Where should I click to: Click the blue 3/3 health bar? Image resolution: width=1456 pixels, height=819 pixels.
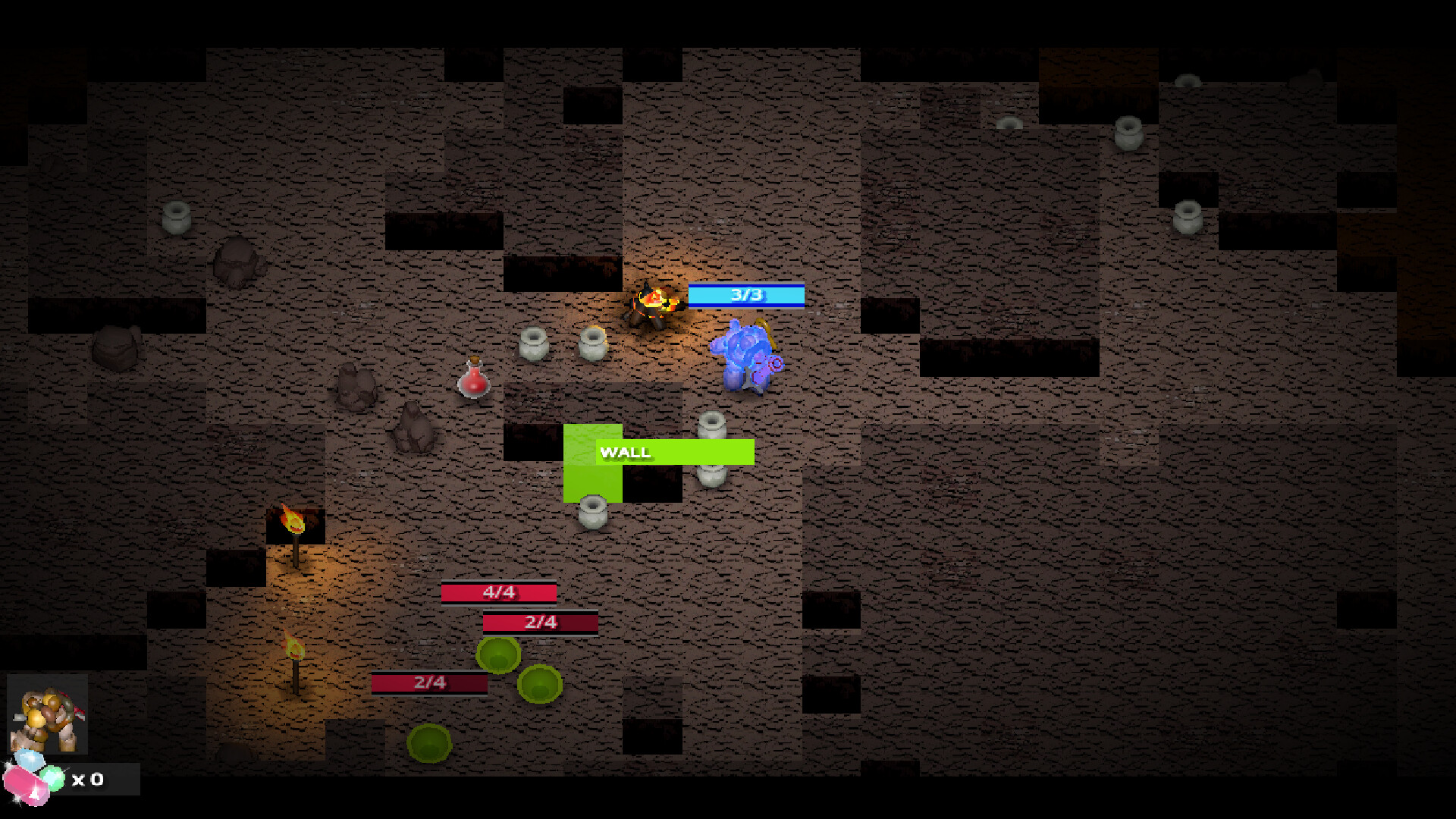tap(746, 295)
